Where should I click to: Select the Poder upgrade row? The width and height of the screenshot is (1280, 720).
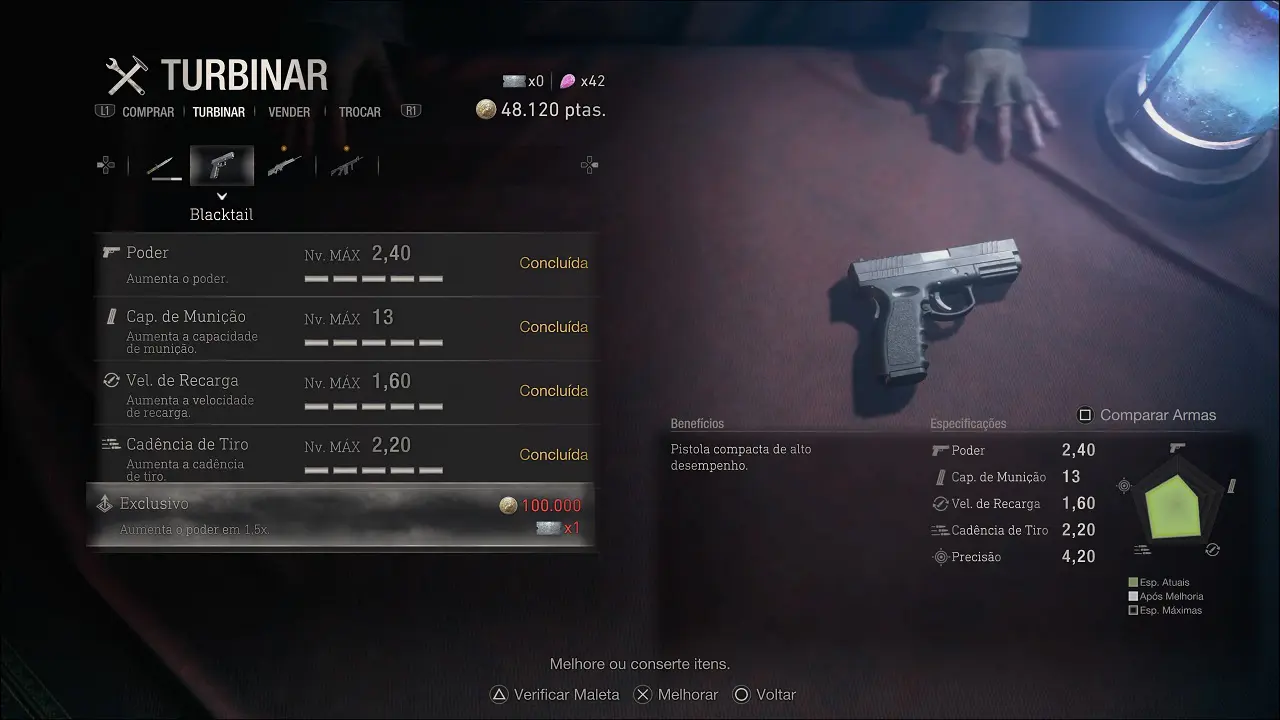click(x=346, y=264)
